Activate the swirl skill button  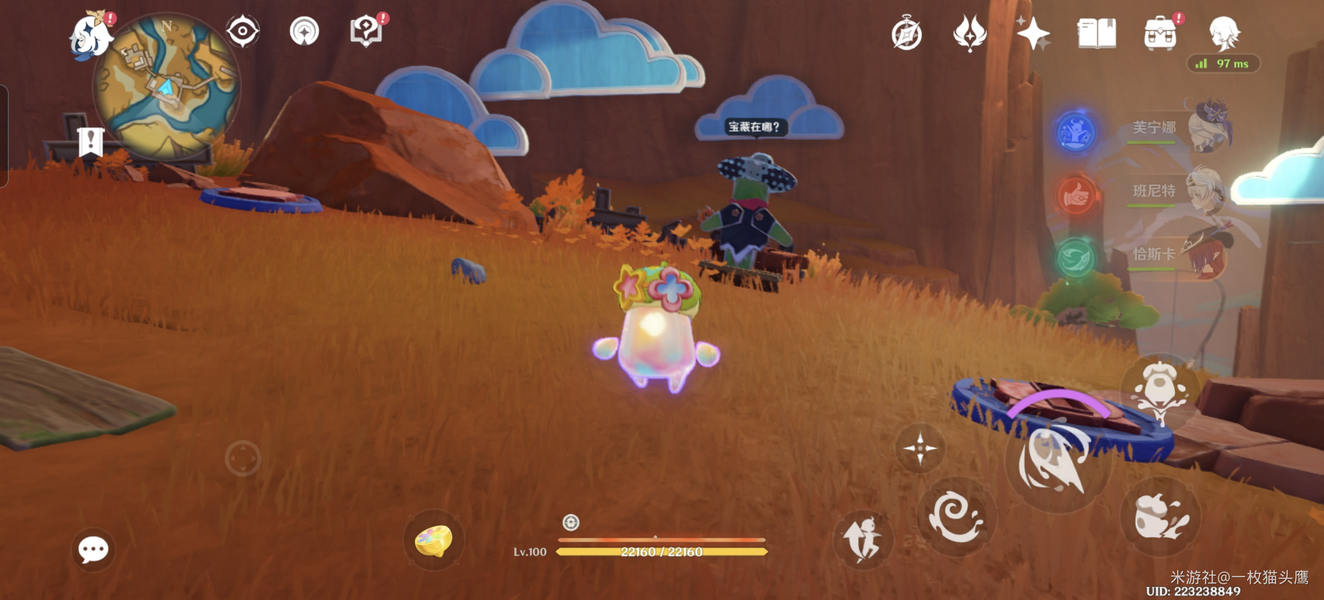click(956, 516)
